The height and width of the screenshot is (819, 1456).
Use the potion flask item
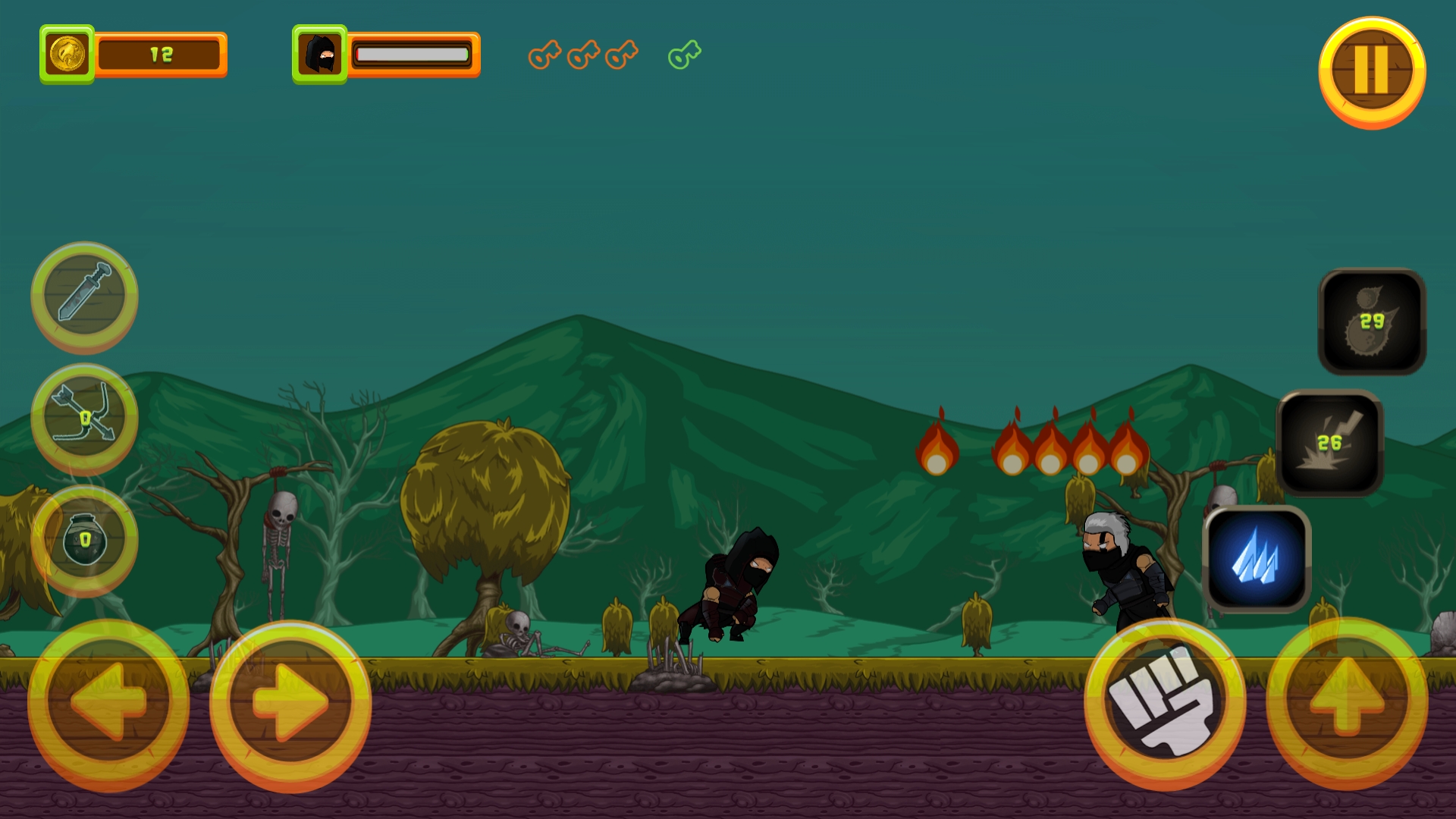coord(84,540)
